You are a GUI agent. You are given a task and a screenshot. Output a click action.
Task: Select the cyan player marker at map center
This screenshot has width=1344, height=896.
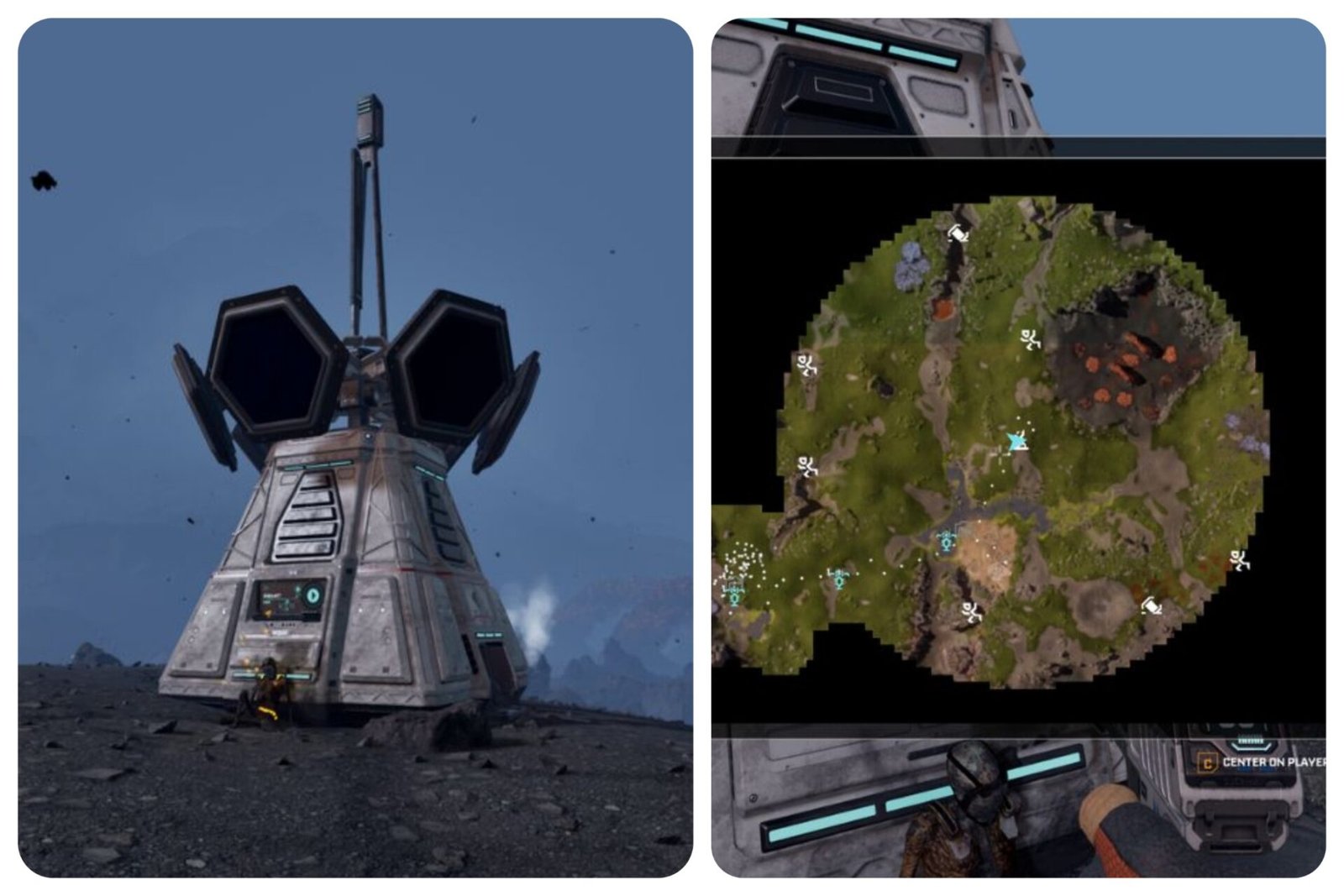[x=1016, y=440]
